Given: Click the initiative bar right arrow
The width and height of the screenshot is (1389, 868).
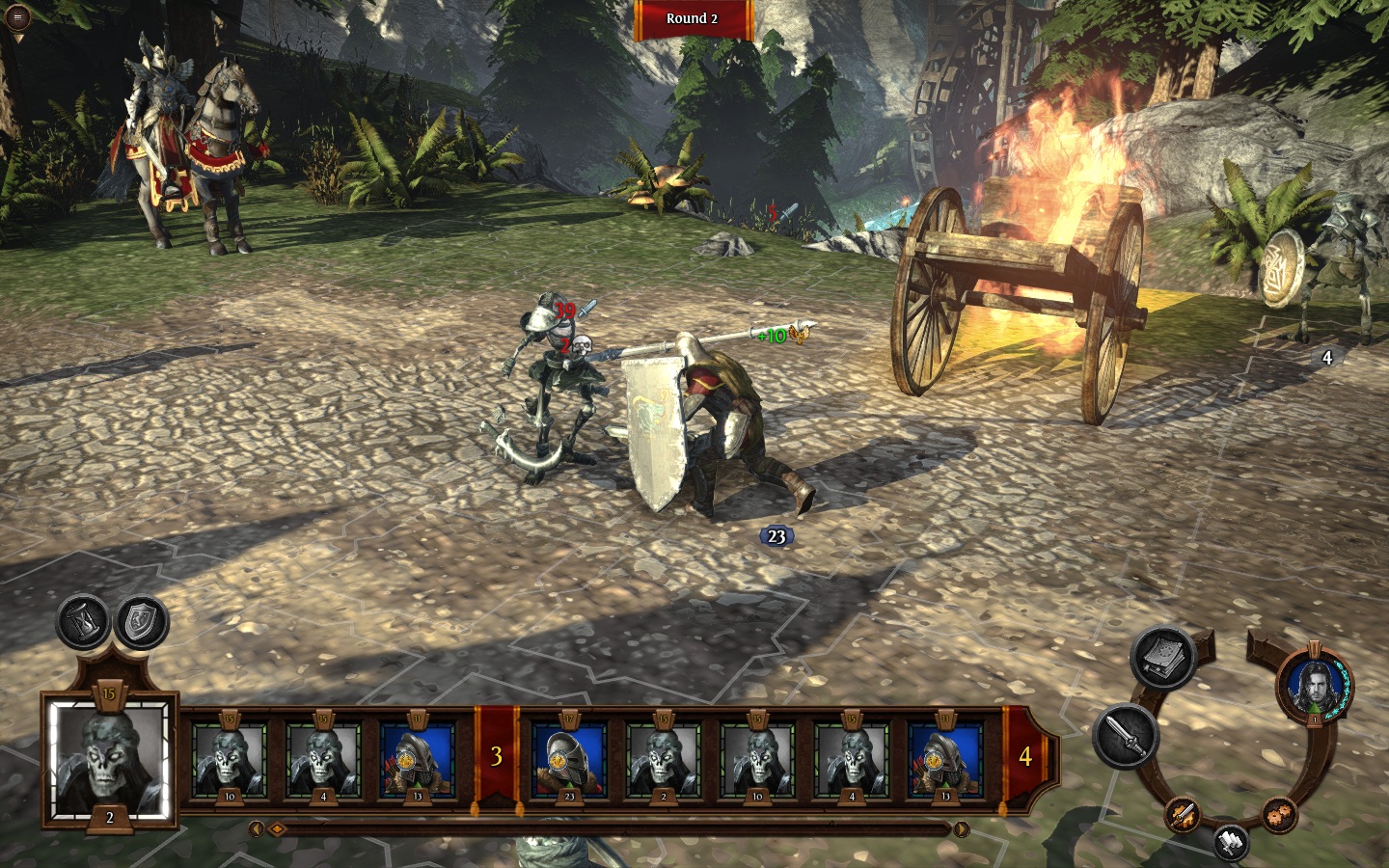Looking at the screenshot, I should (962, 829).
